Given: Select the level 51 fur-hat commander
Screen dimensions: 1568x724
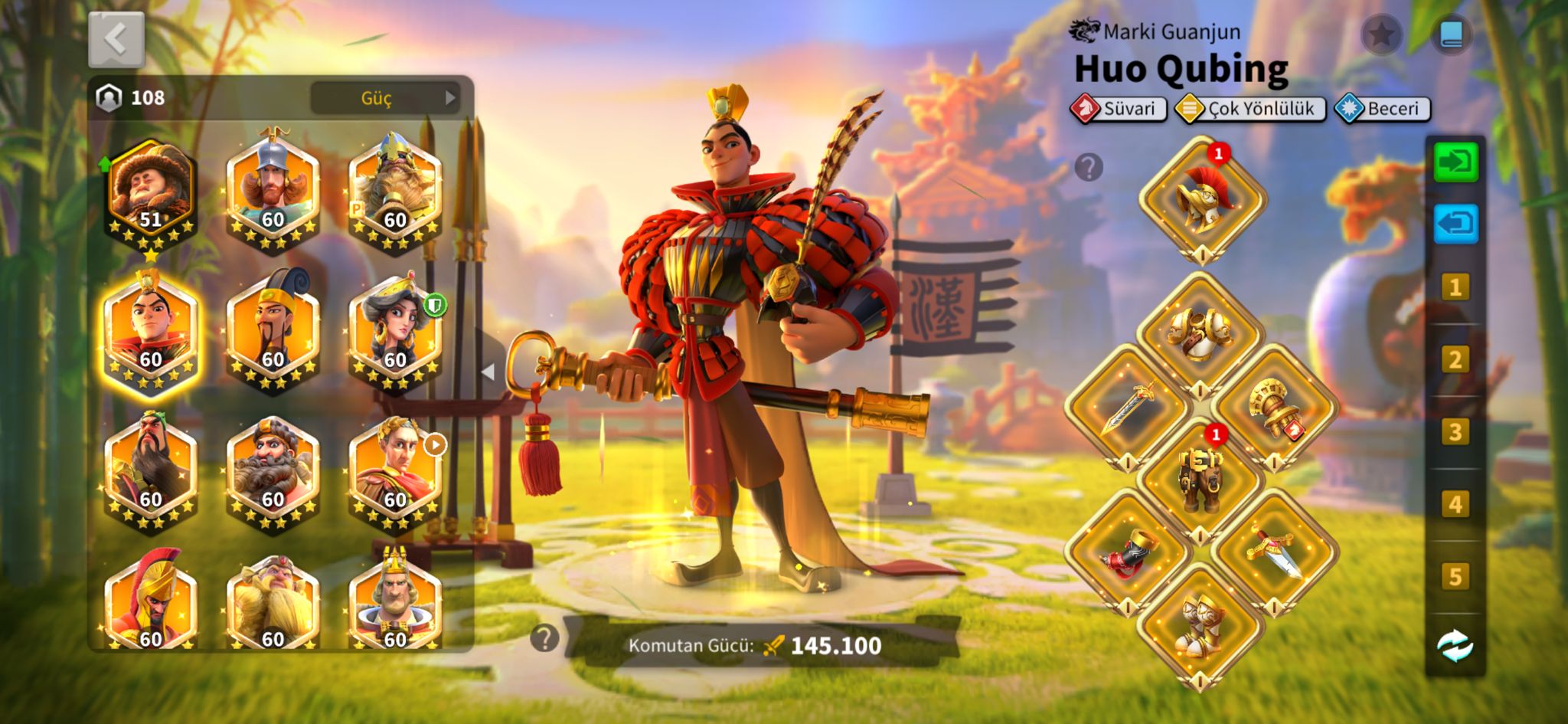Looking at the screenshot, I should pos(151,193).
